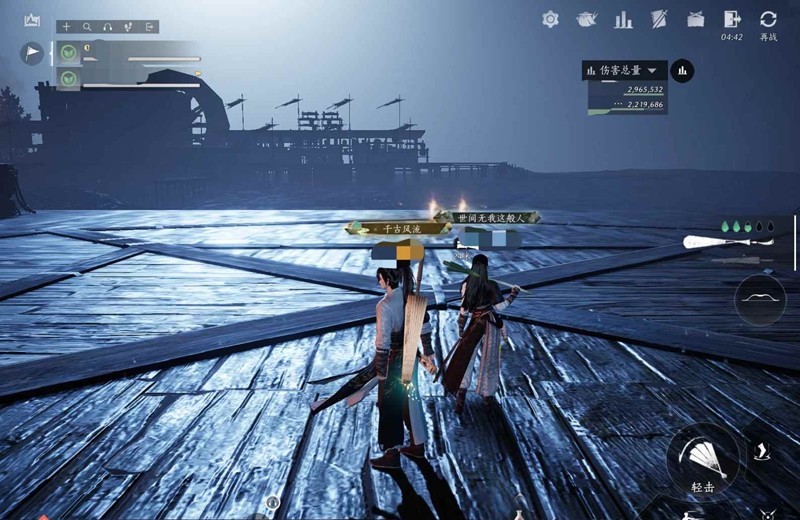Select the white flag button
This screenshot has width=800, height=520.
pyautogui.click(x=32, y=53)
